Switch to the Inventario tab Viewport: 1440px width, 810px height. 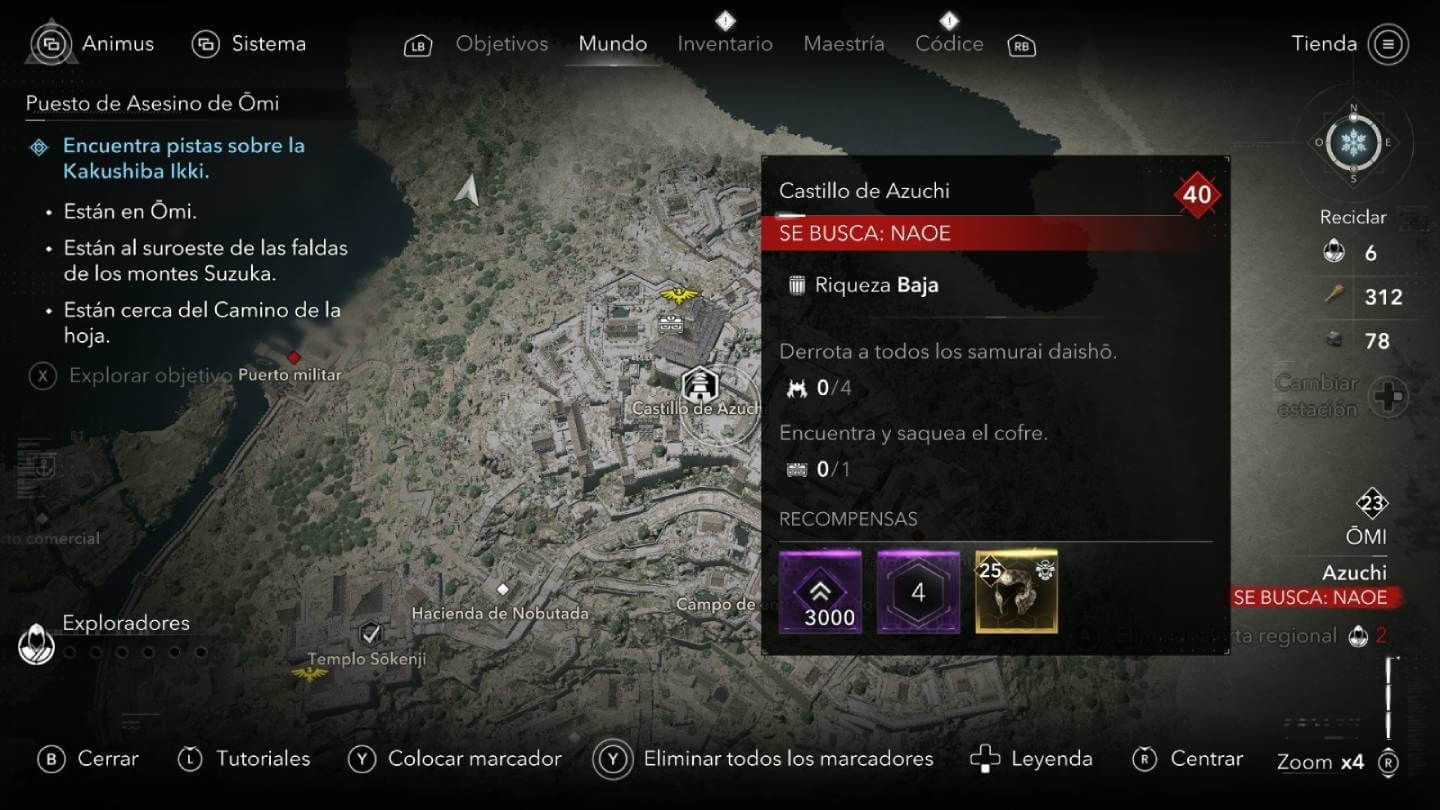point(724,43)
